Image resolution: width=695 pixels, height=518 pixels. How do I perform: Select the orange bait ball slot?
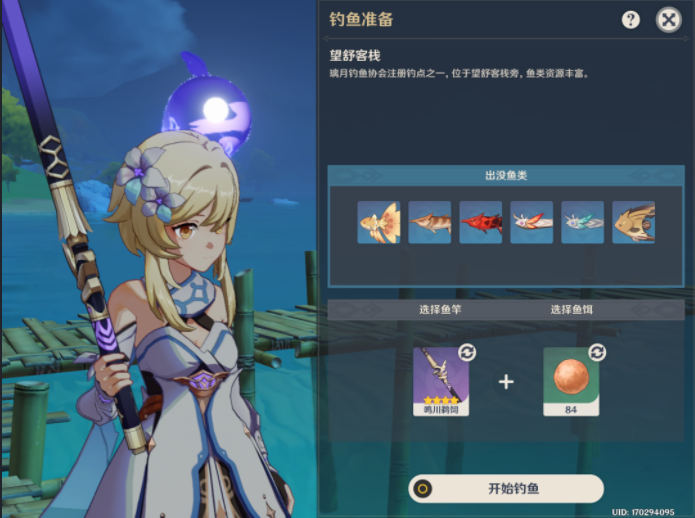click(571, 381)
